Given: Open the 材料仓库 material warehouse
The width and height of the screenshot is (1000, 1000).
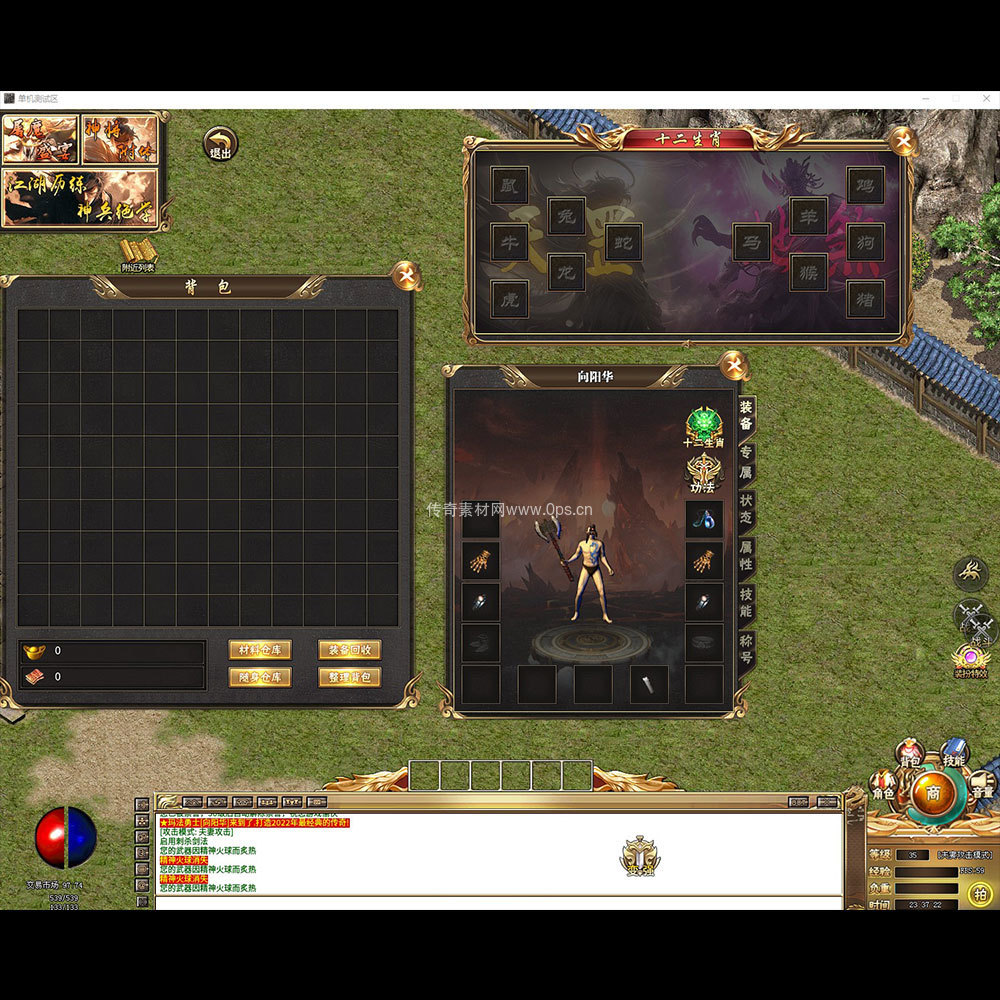Looking at the screenshot, I should [x=259, y=650].
